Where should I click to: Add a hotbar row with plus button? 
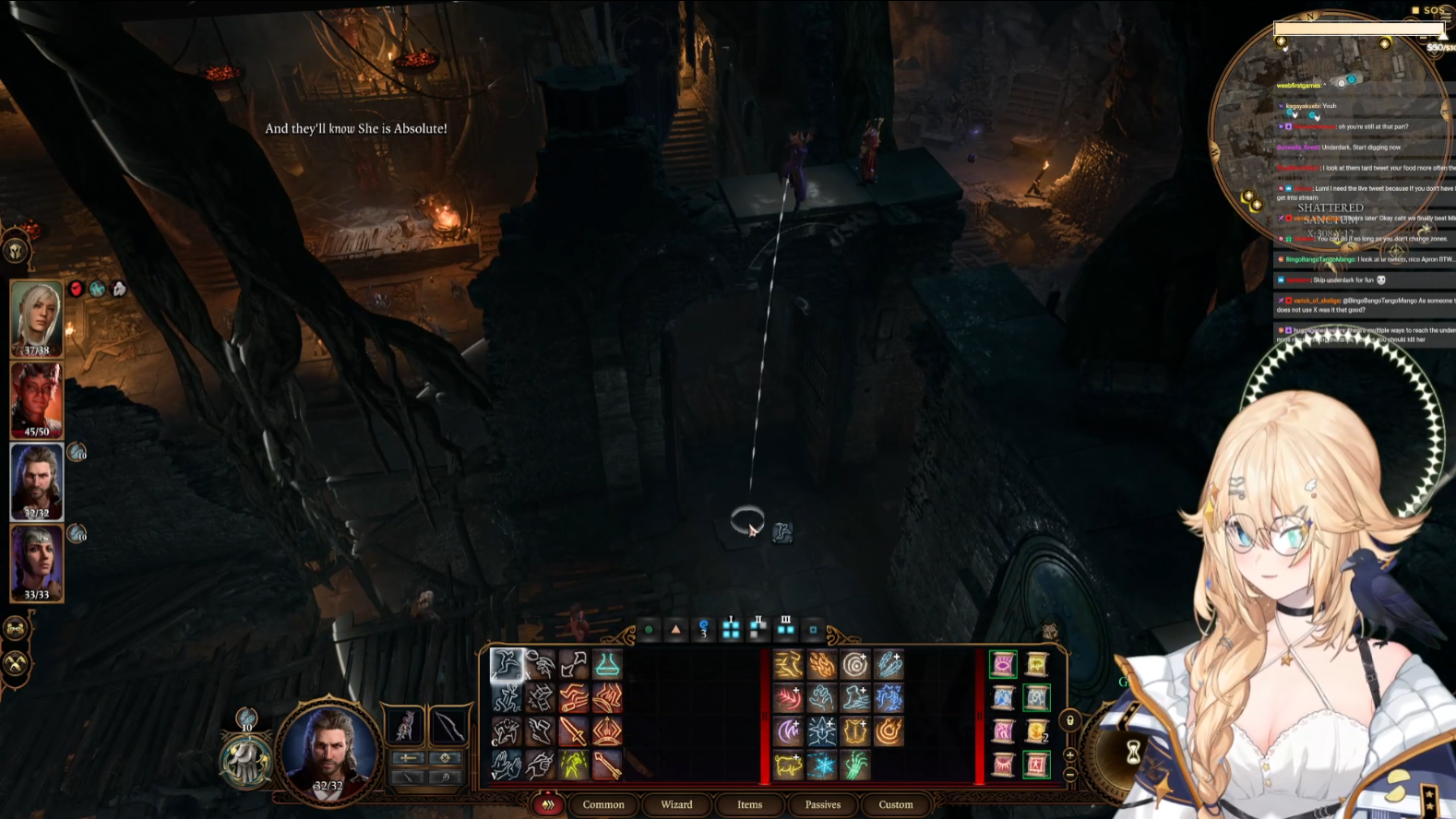(x=1070, y=755)
